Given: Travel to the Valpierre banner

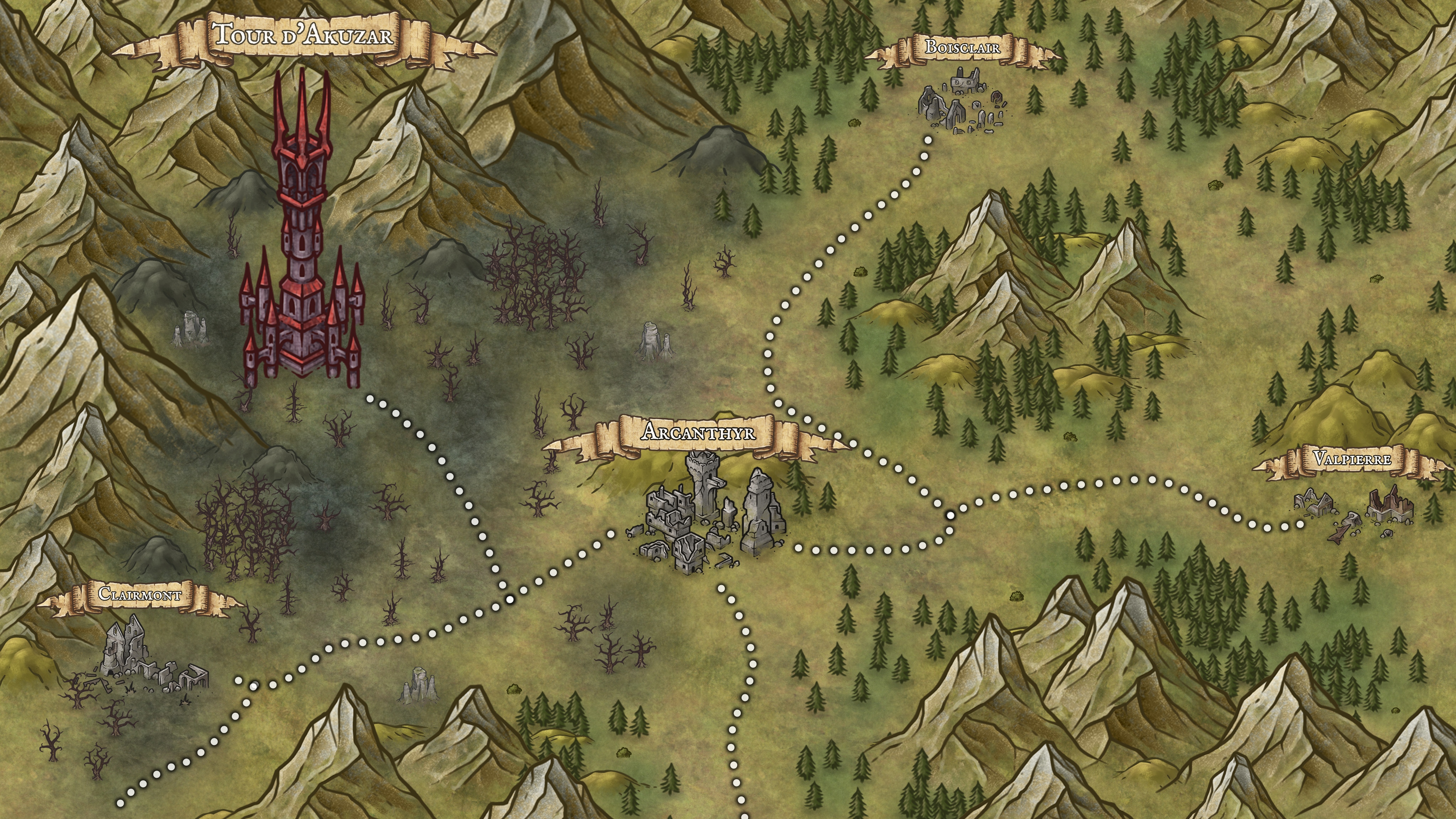Looking at the screenshot, I should (1351, 459).
